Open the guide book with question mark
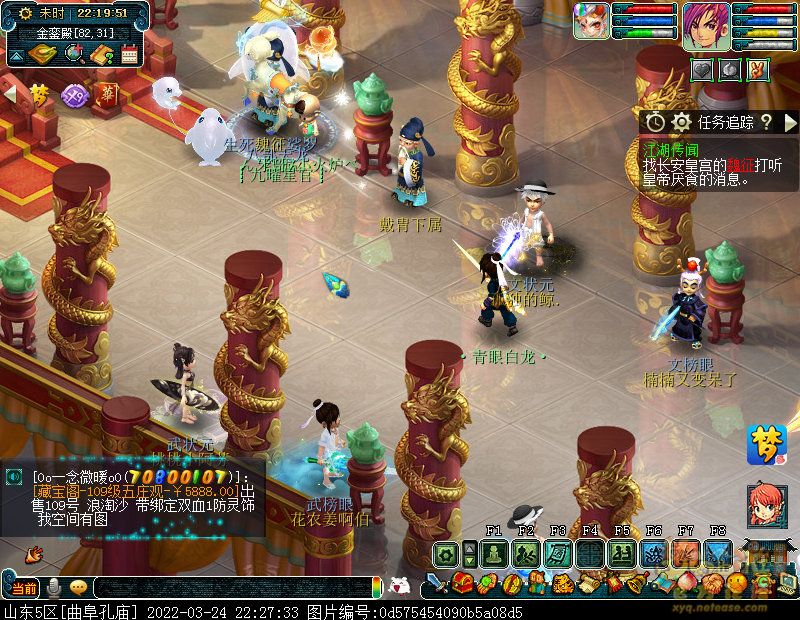 (100, 54)
